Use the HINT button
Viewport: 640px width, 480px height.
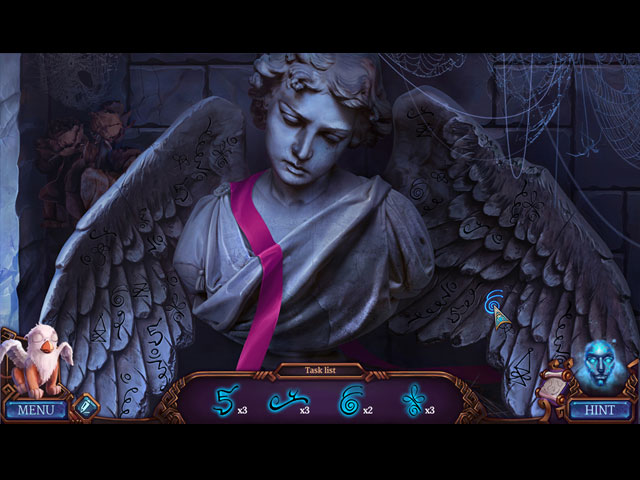[601, 409]
